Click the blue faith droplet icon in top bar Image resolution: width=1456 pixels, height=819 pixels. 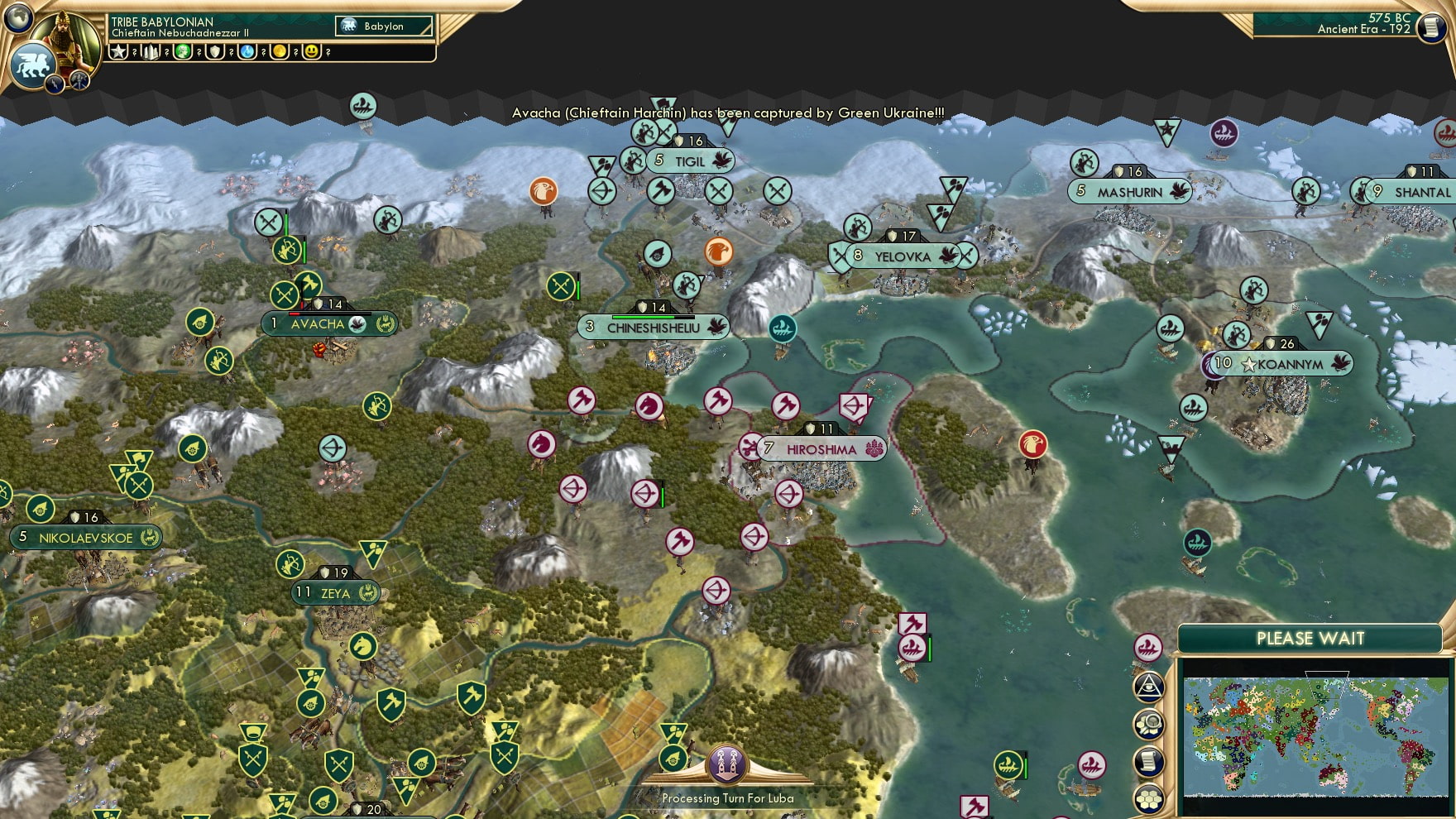247,52
